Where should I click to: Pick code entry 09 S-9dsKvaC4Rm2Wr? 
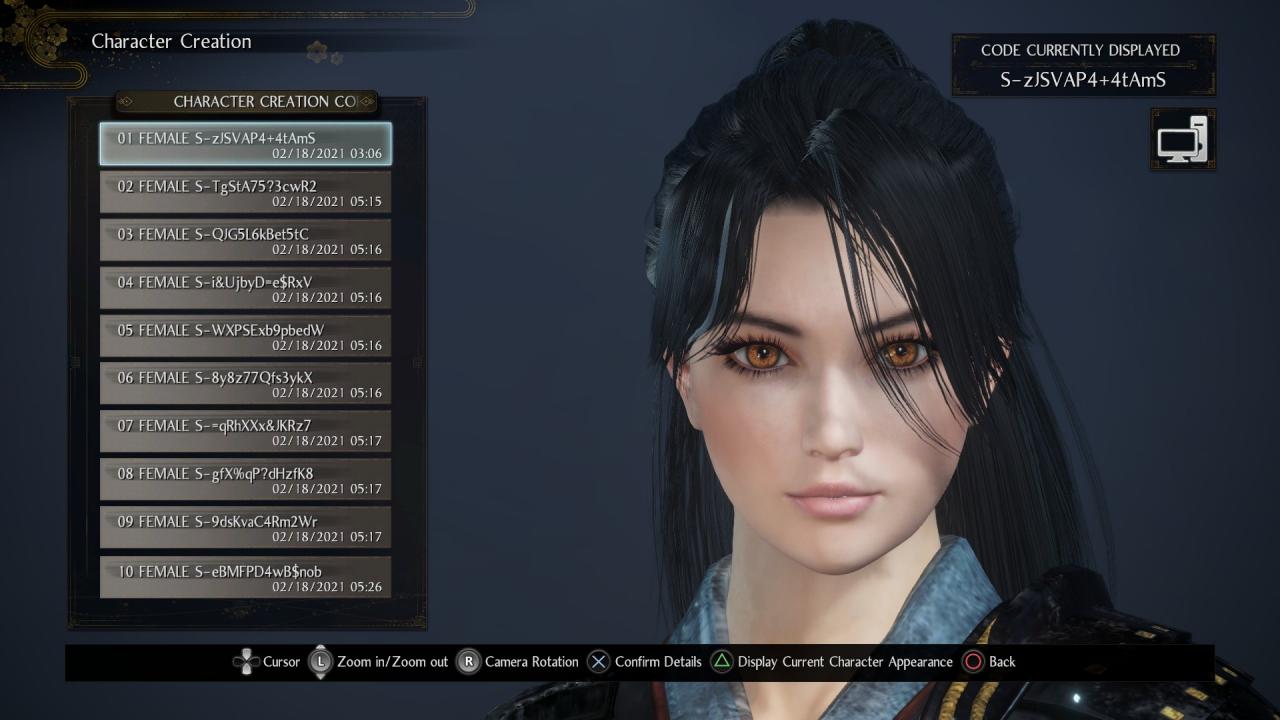pyautogui.click(x=245, y=528)
